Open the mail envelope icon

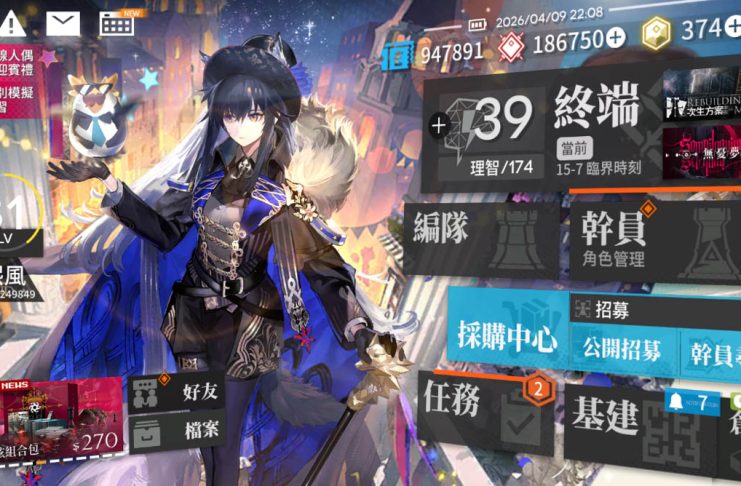point(63,23)
